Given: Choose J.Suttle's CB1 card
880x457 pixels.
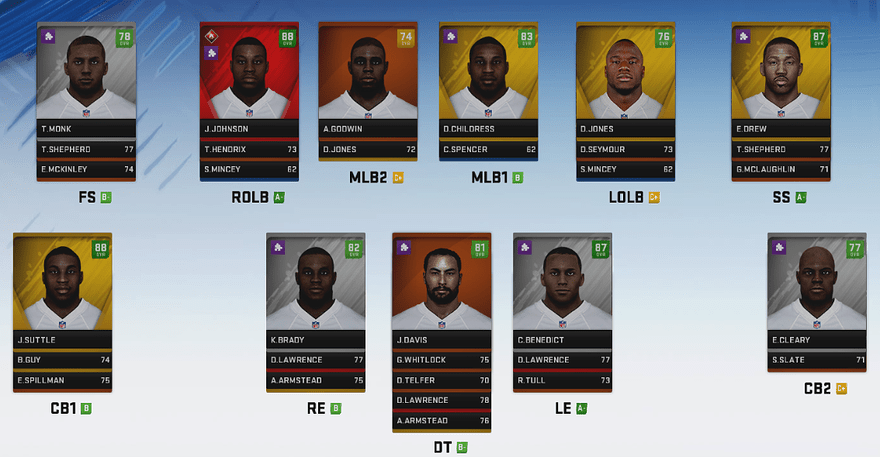Looking at the screenshot, I should 62,287.
